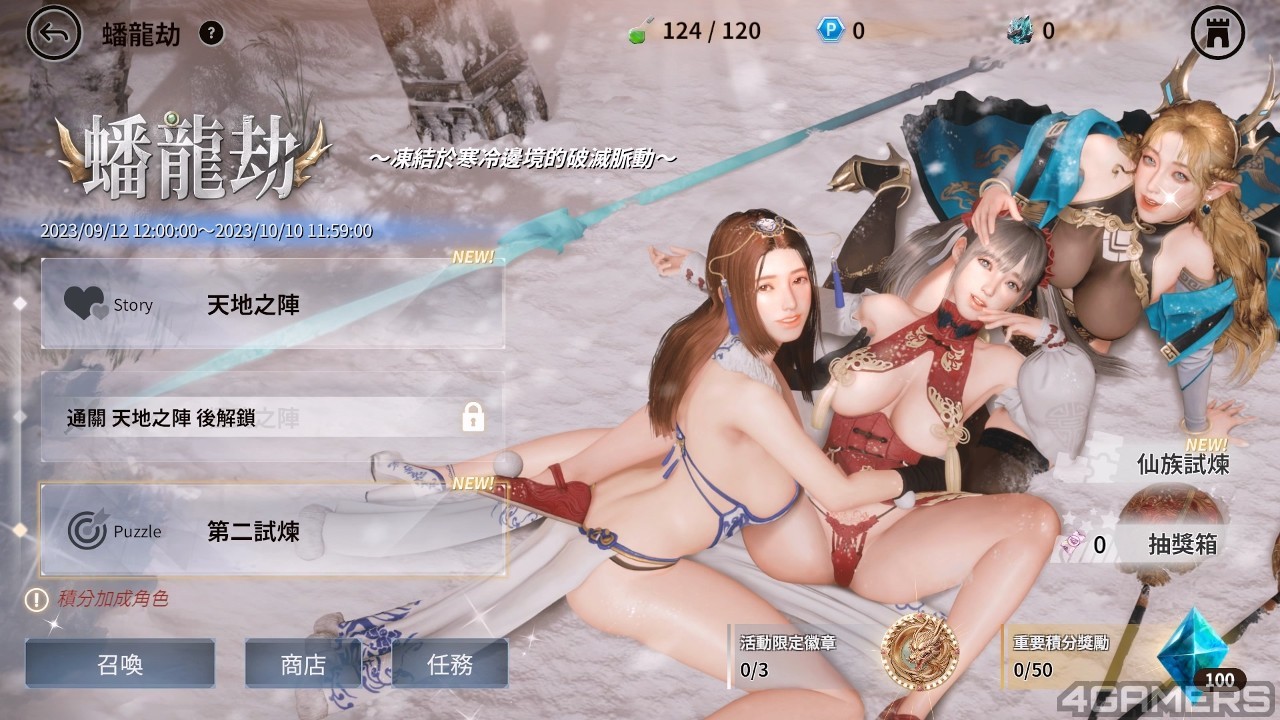
Task: Open the 抽獎箱 lottery box
Action: pyautogui.click(x=1182, y=544)
